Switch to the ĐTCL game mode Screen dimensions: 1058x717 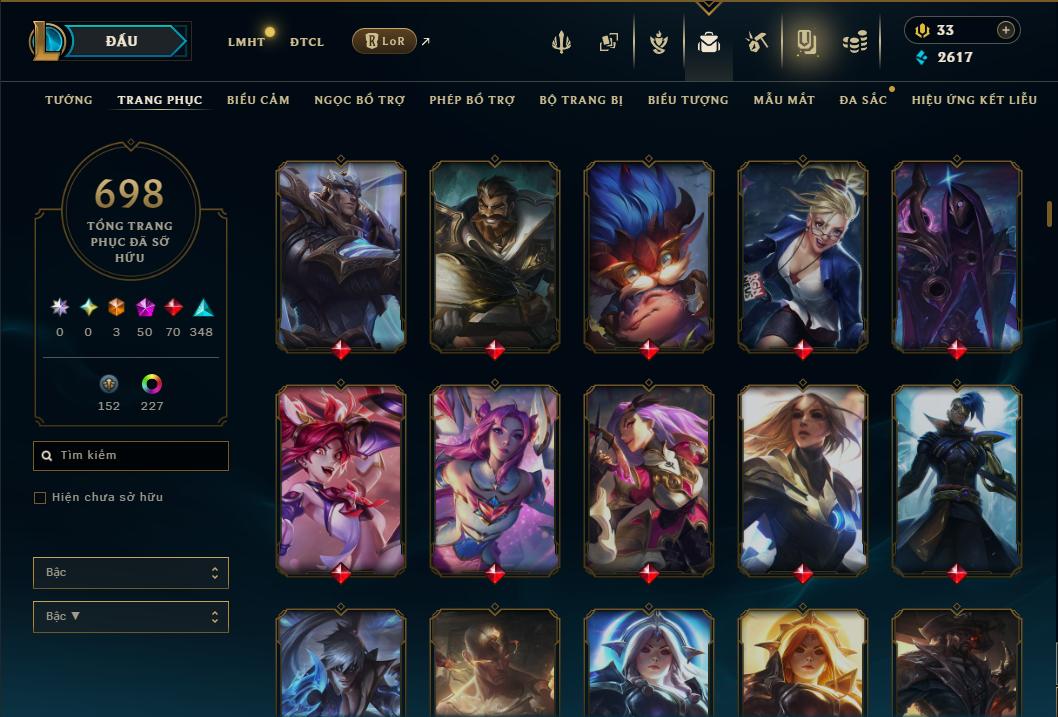(307, 42)
